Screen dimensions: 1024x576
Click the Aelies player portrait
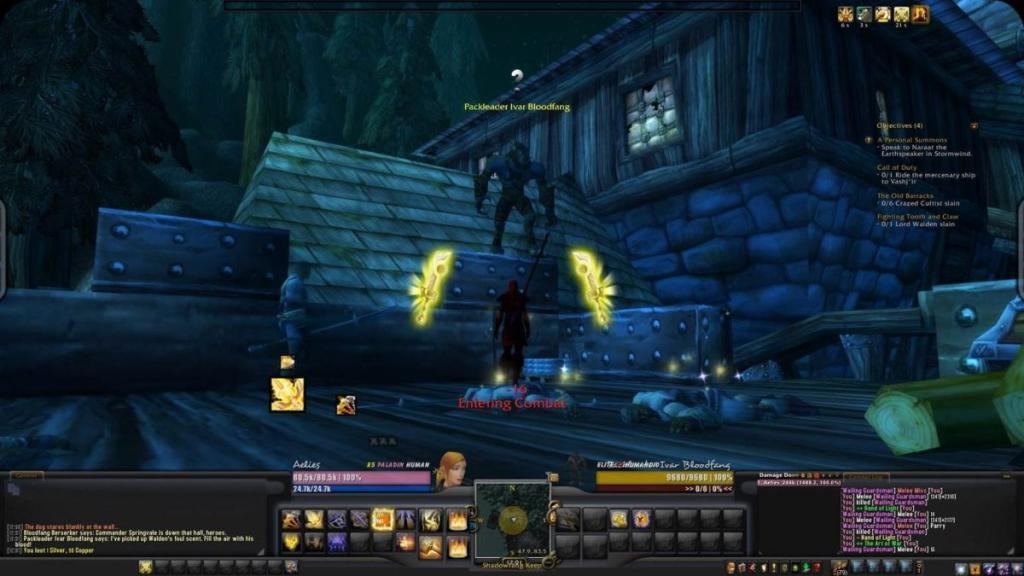451,469
